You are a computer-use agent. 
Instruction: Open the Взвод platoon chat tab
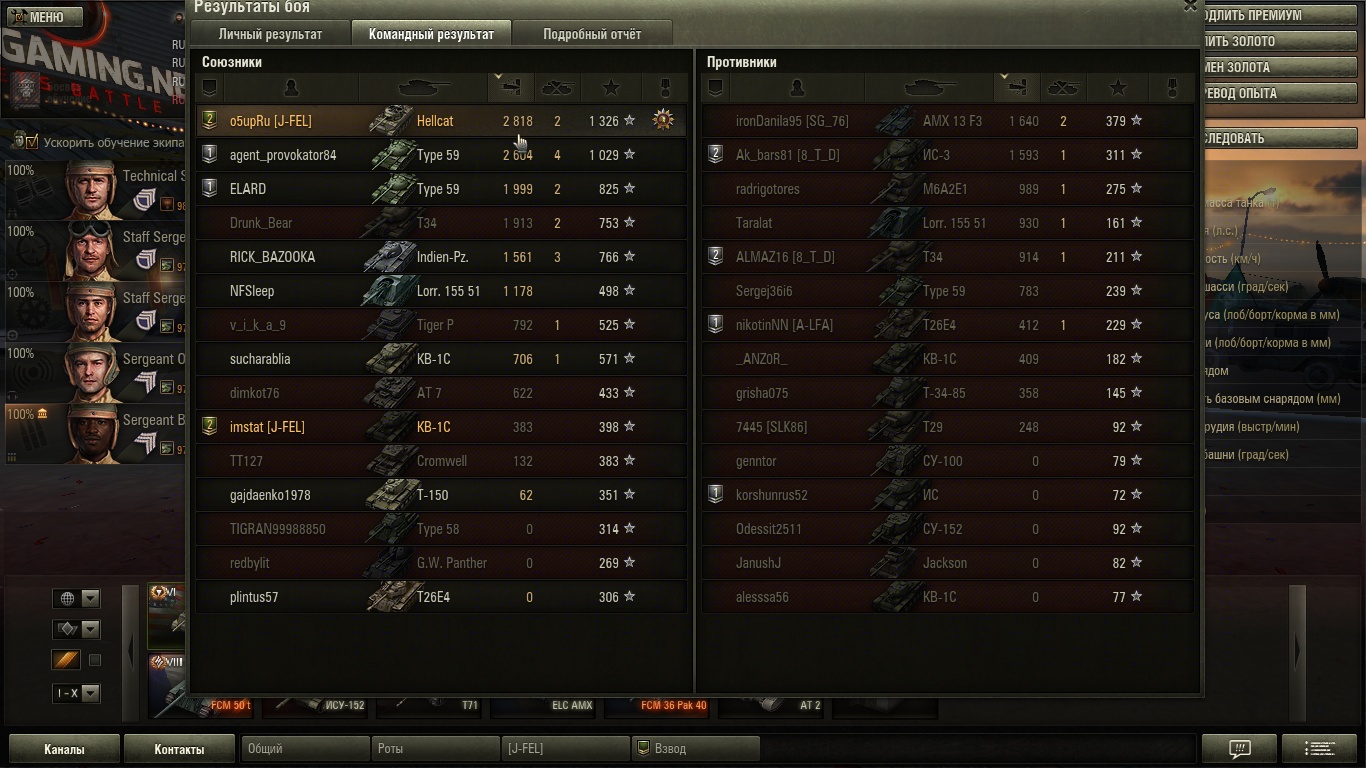[695, 749]
